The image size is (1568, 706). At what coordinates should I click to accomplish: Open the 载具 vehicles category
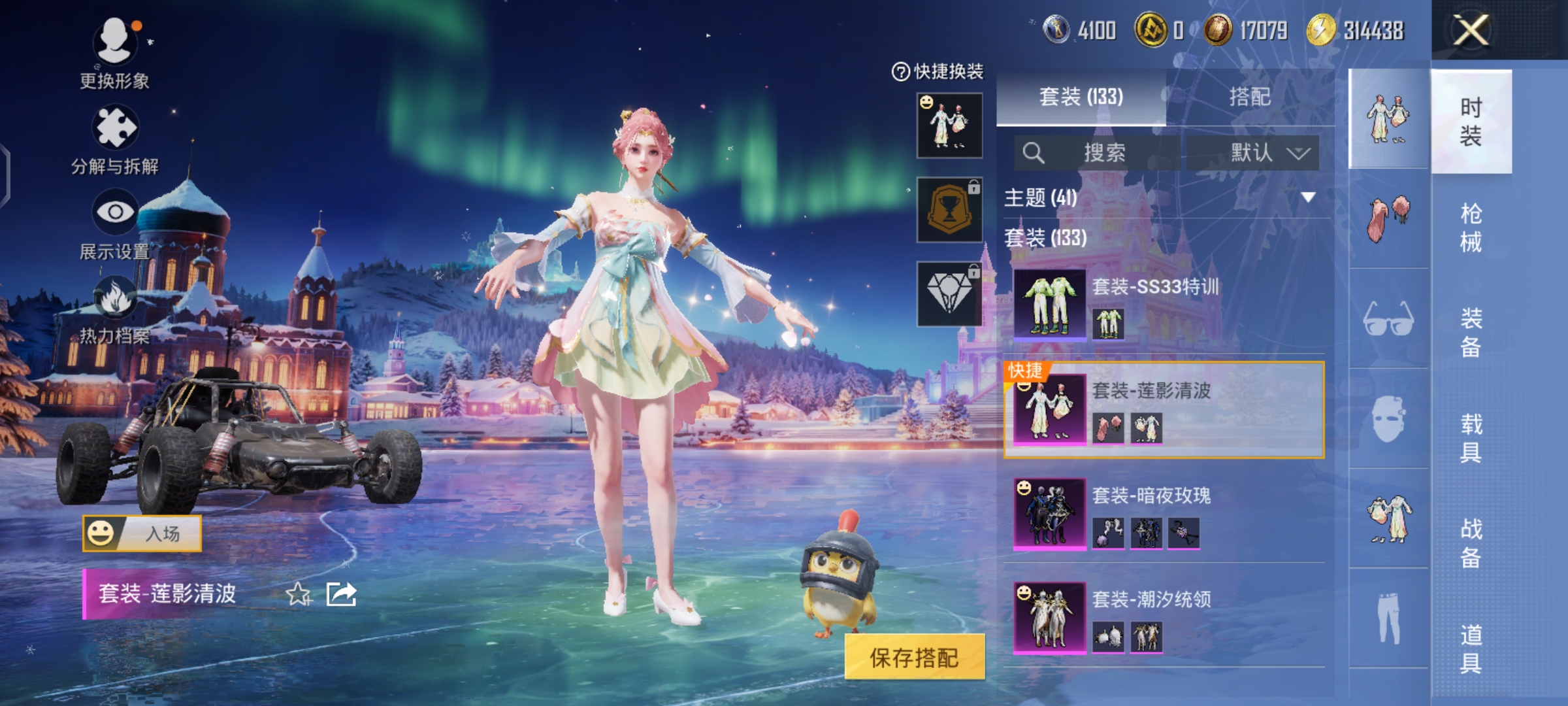pyautogui.click(x=1471, y=438)
